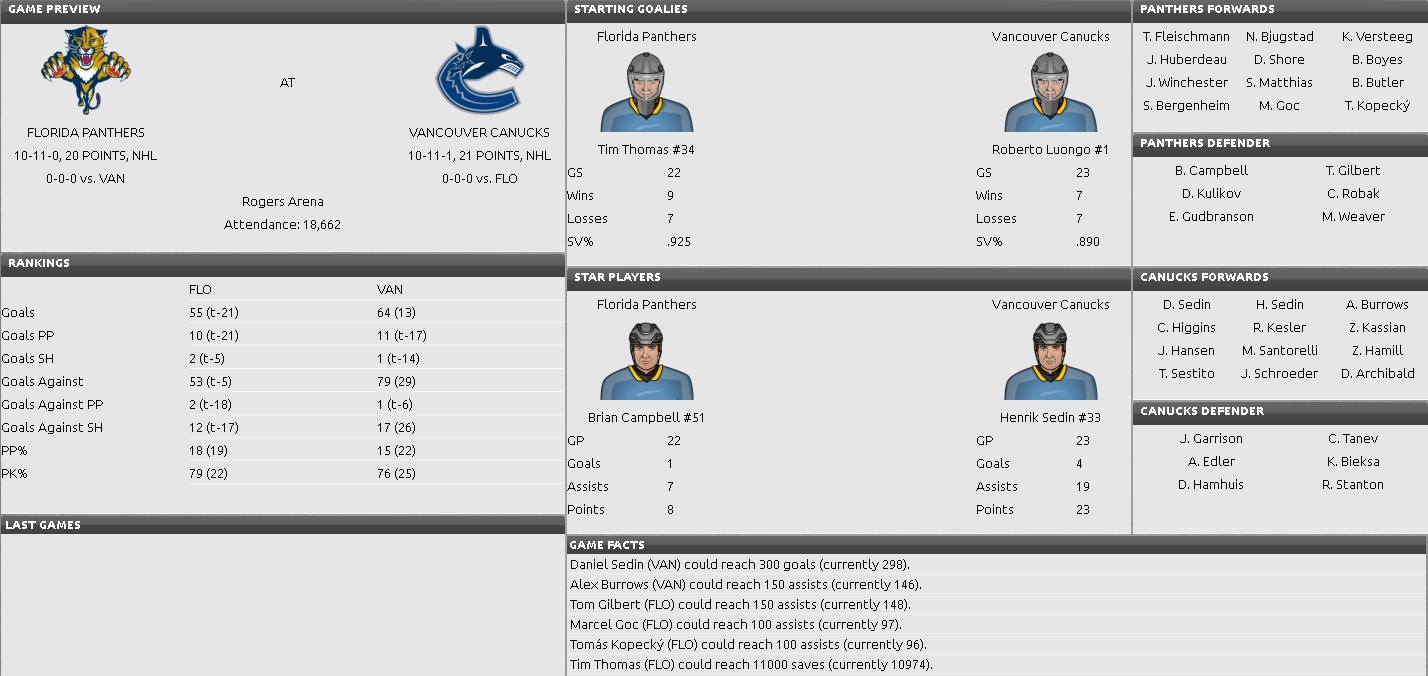1428x676 pixels.
Task: Select star player Brian Campbell #51
Action: 646,417
